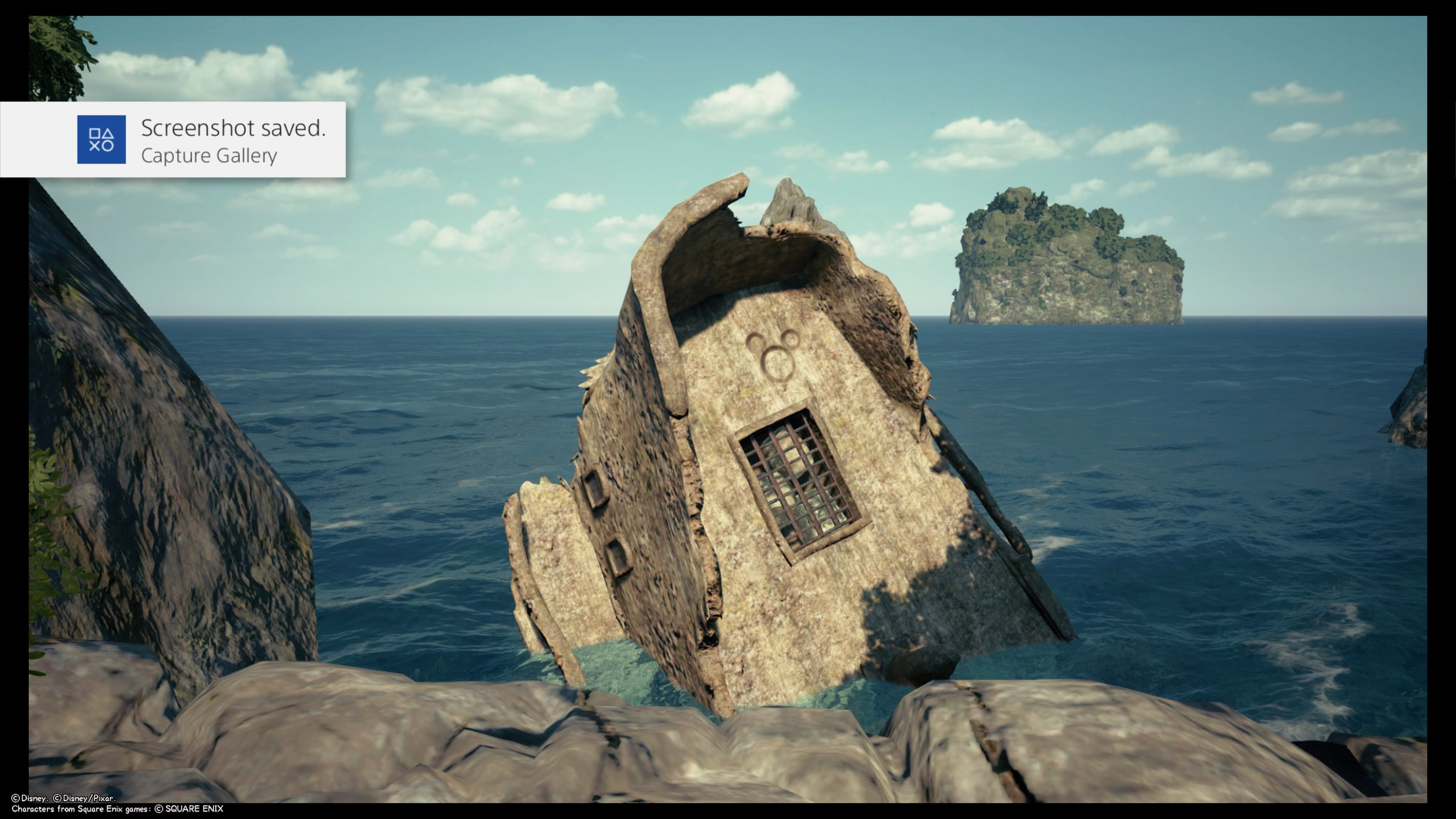Open the Screenshot saved notification
Screen dimensions: 1456x819
pos(233,140)
